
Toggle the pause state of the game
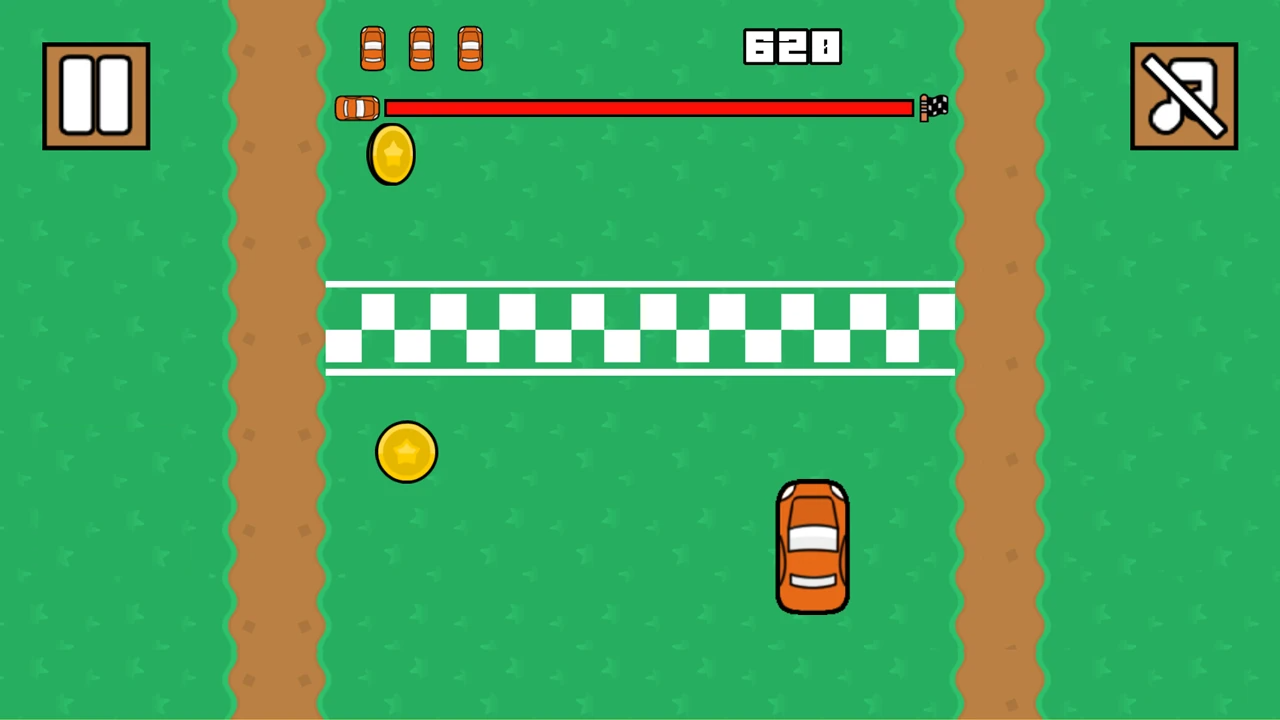click(95, 93)
